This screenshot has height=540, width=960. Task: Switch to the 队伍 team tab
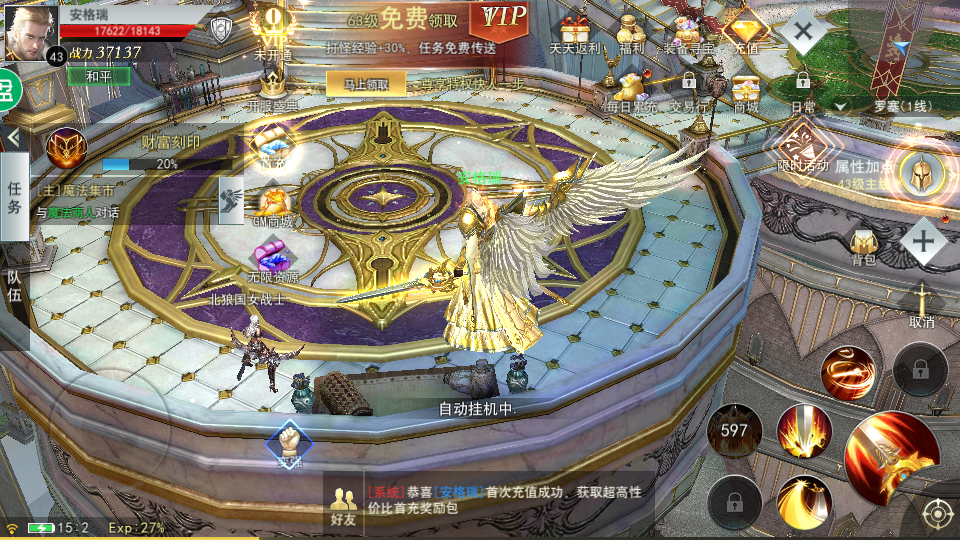point(14,286)
